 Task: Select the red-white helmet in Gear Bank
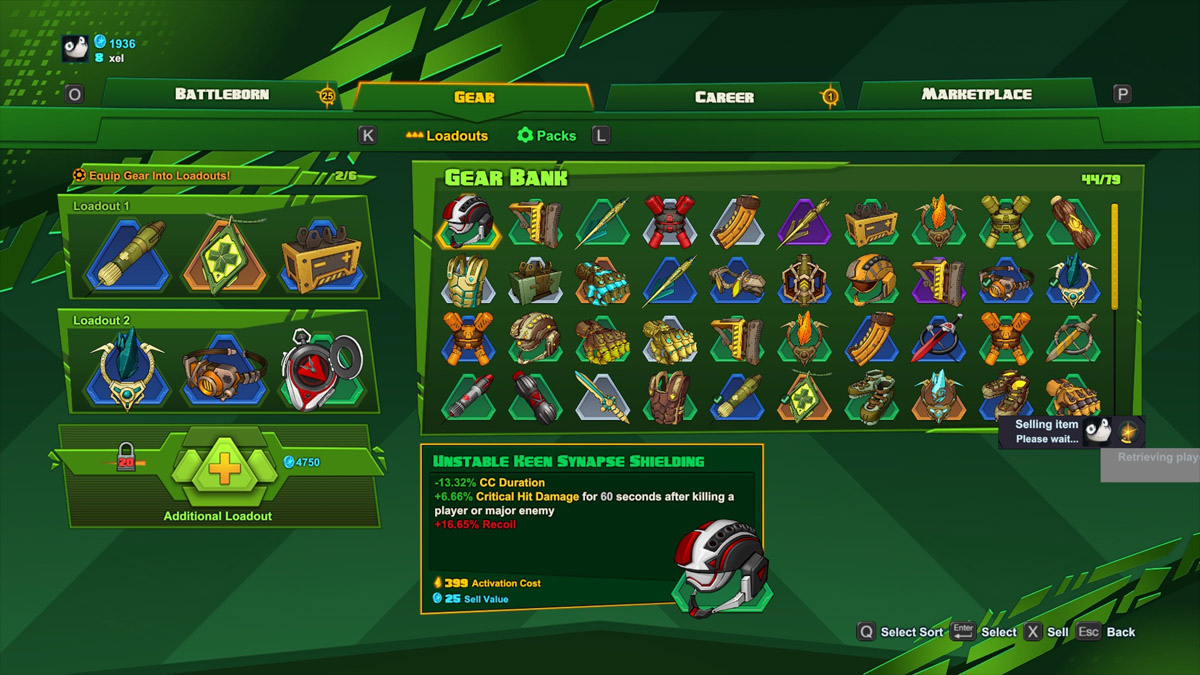coord(467,222)
